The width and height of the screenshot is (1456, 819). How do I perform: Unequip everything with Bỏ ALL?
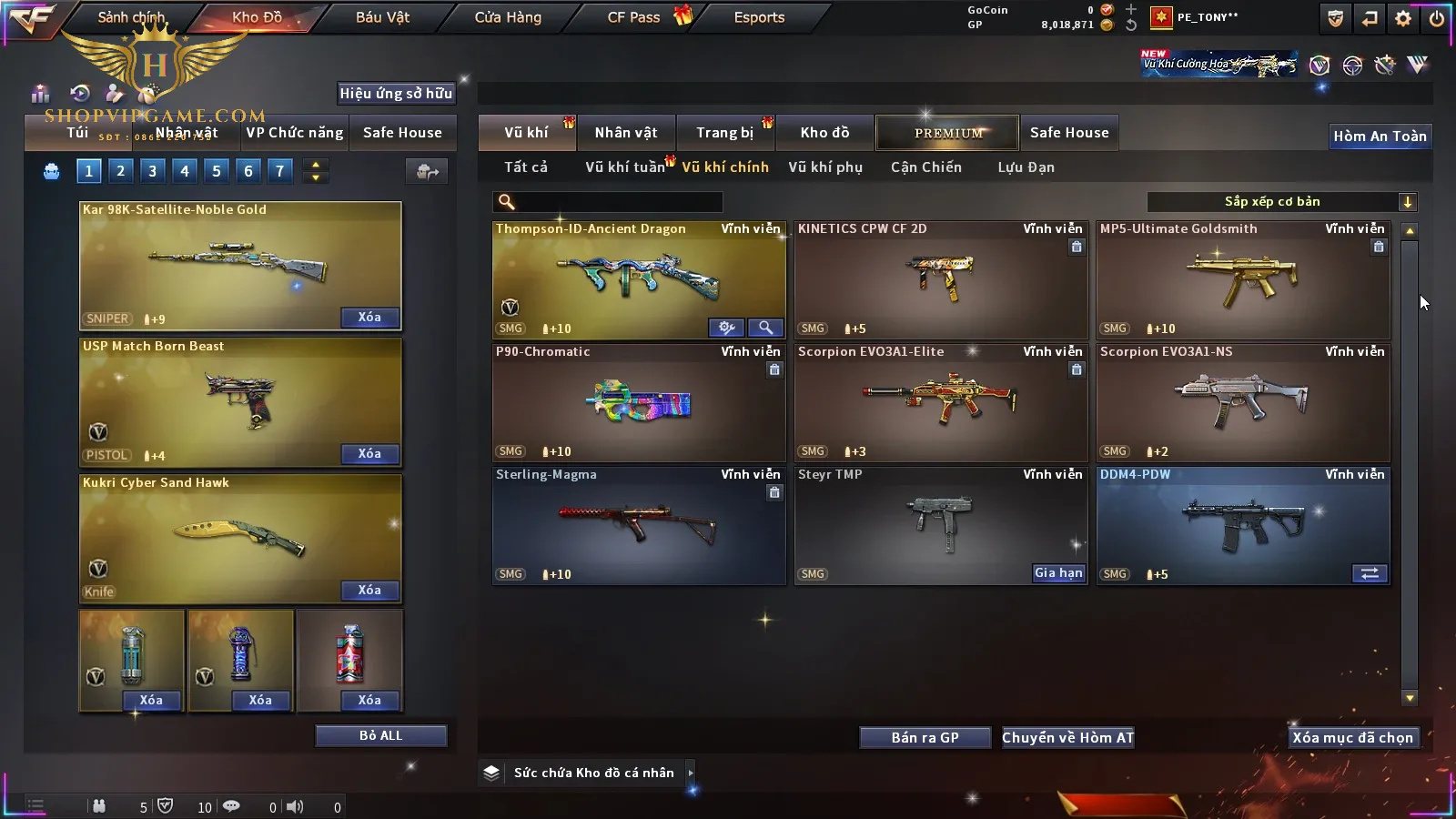click(380, 735)
